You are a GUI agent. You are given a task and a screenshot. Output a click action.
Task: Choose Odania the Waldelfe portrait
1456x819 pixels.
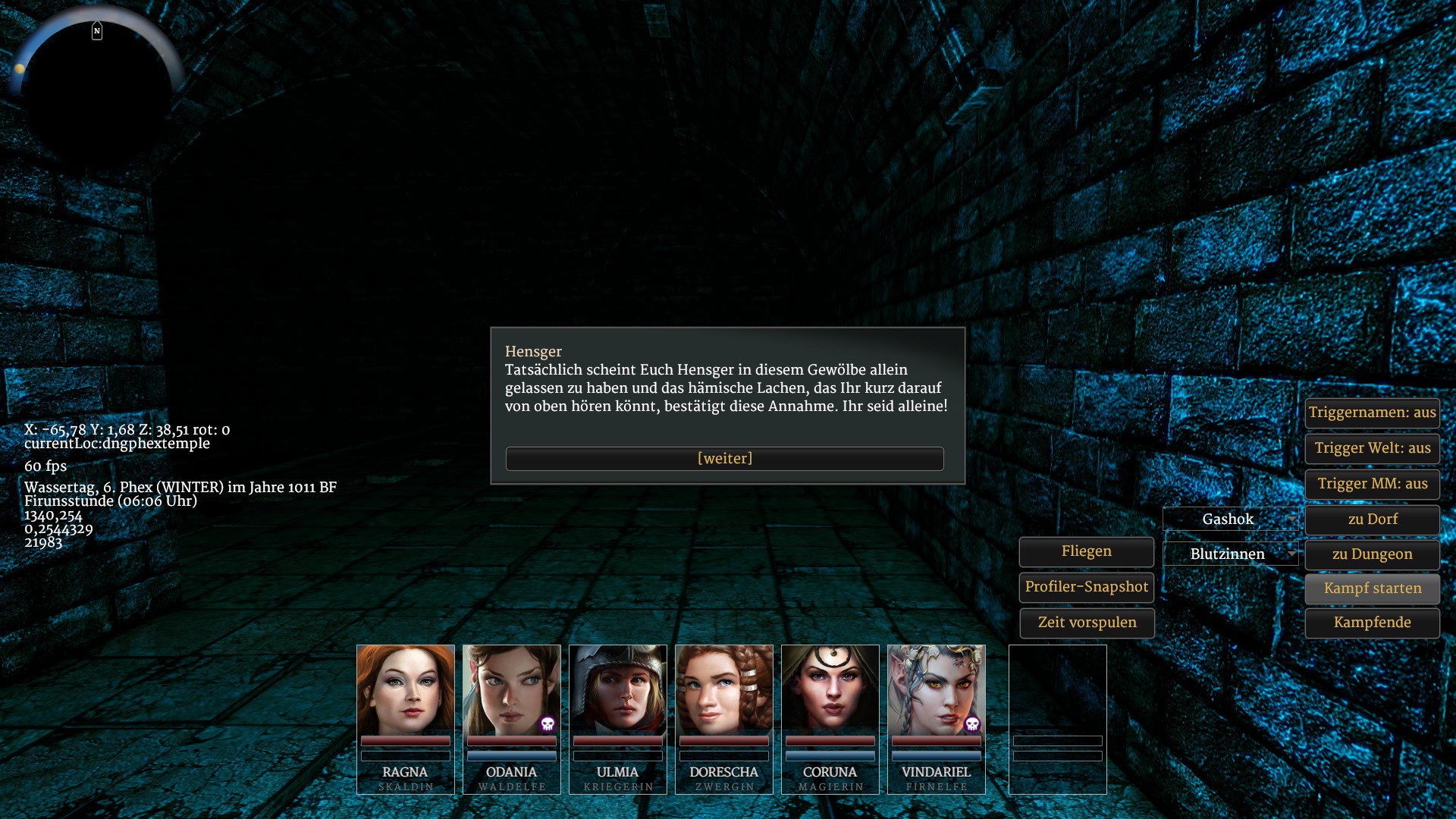[x=512, y=690]
